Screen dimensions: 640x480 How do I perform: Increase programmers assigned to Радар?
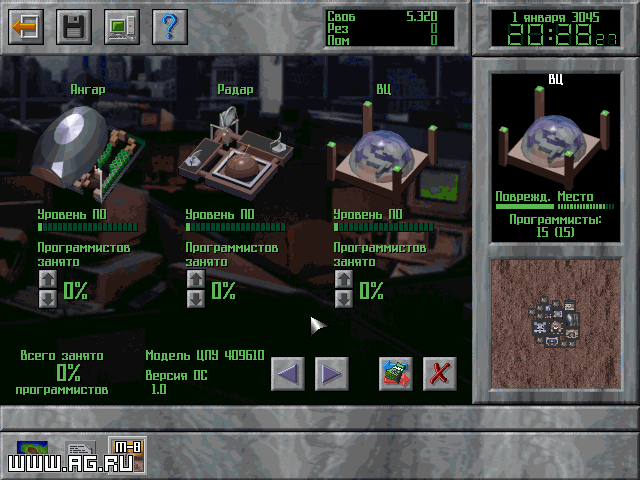click(196, 280)
